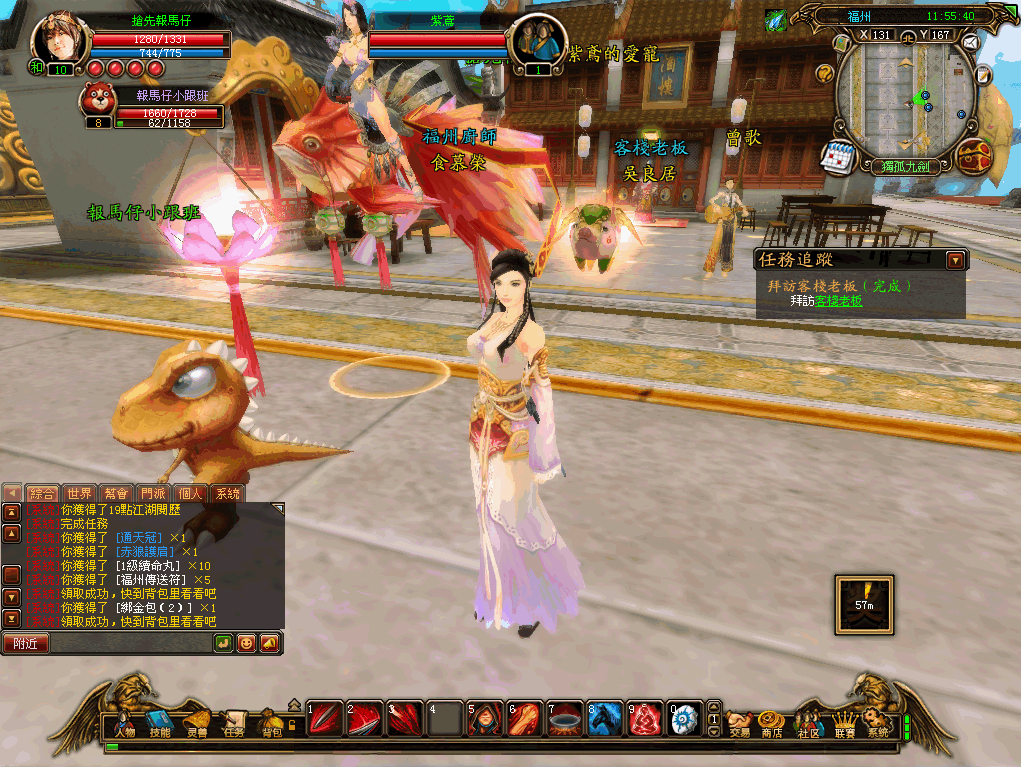Click the chat input field
The height and width of the screenshot is (767, 1021).
(x=130, y=643)
